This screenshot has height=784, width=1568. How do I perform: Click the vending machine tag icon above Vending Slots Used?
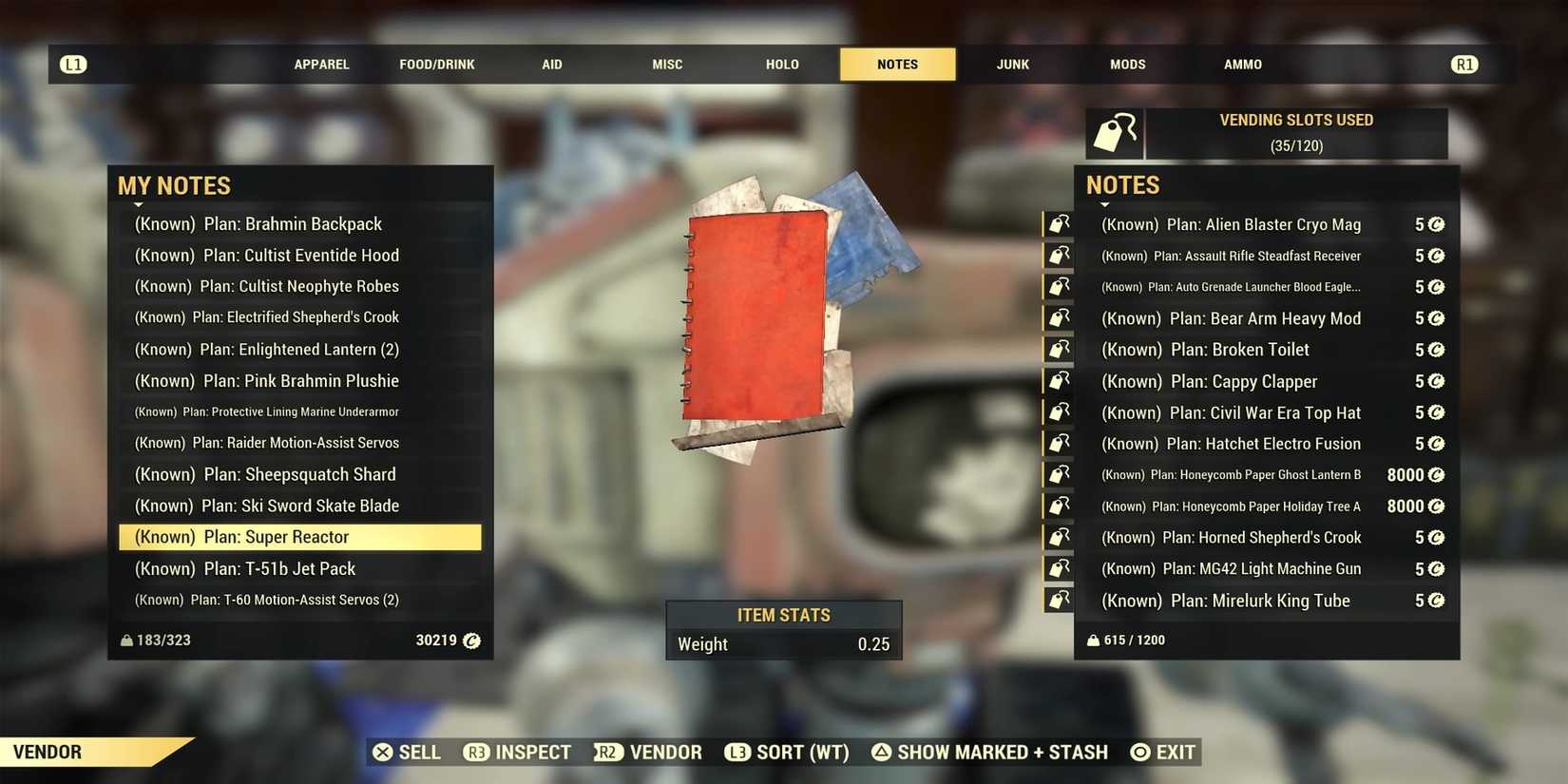click(x=1116, y=133)
